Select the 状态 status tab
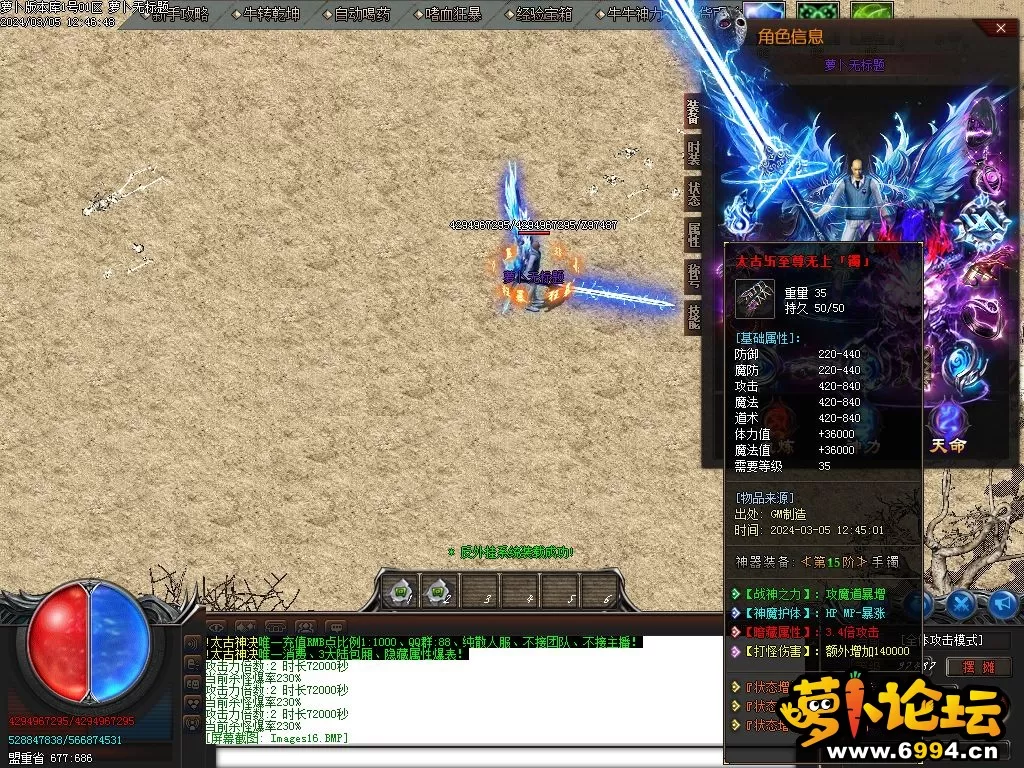This screenshot has width=1024, height=768. [693, 194]
